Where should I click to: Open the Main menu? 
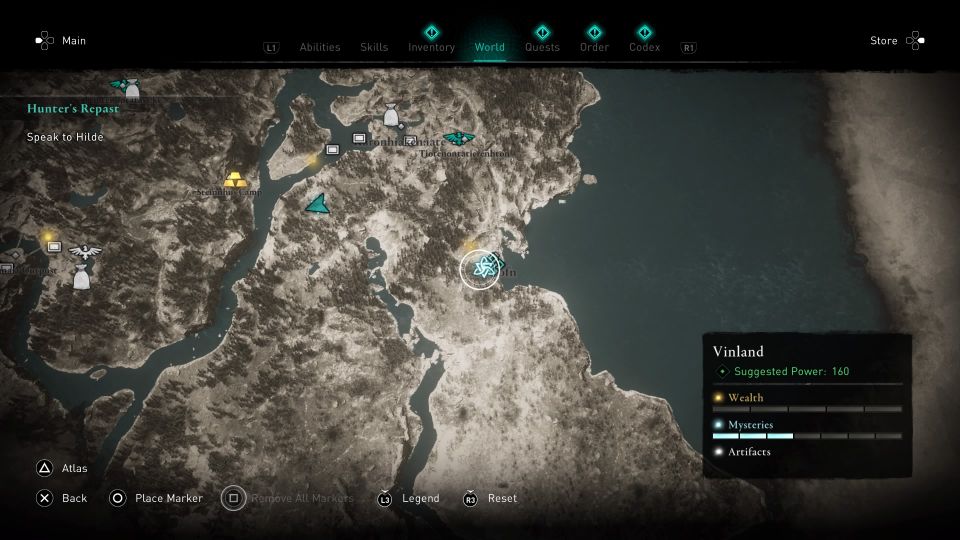(x=61, y=41)
